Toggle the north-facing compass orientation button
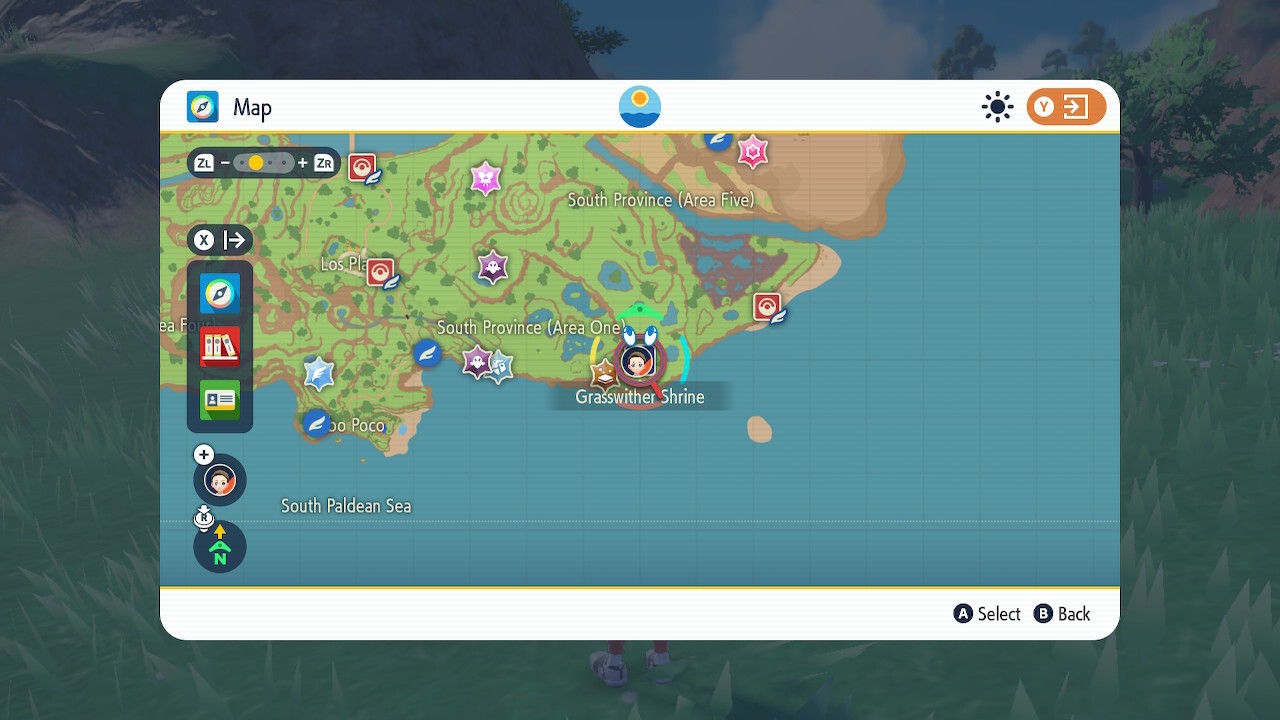The image size is (1280, 720). click(220, 547)
